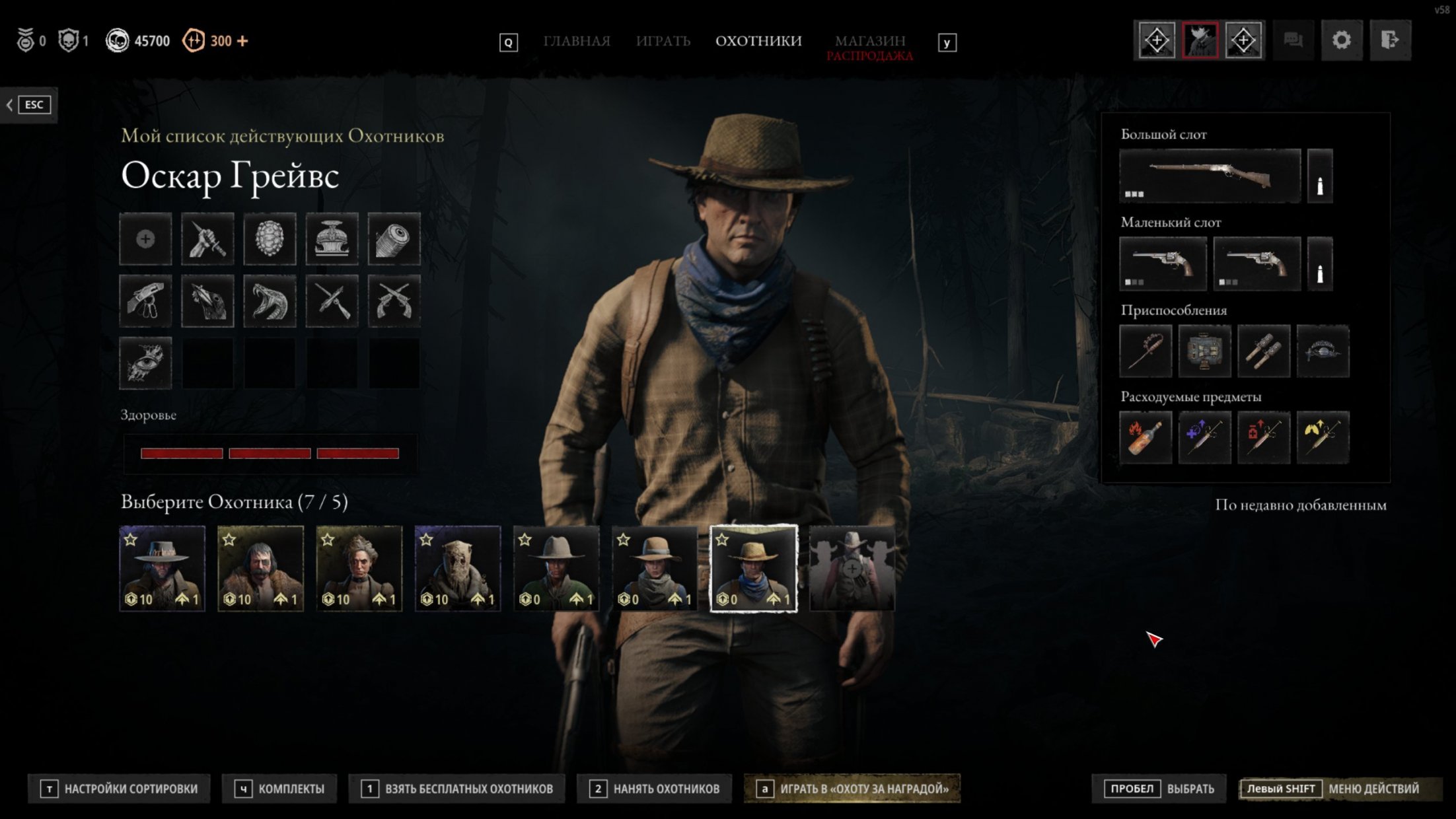Open the chat bubble icon
Viewport: 1456px width, 819px height.
(1293, 40)
